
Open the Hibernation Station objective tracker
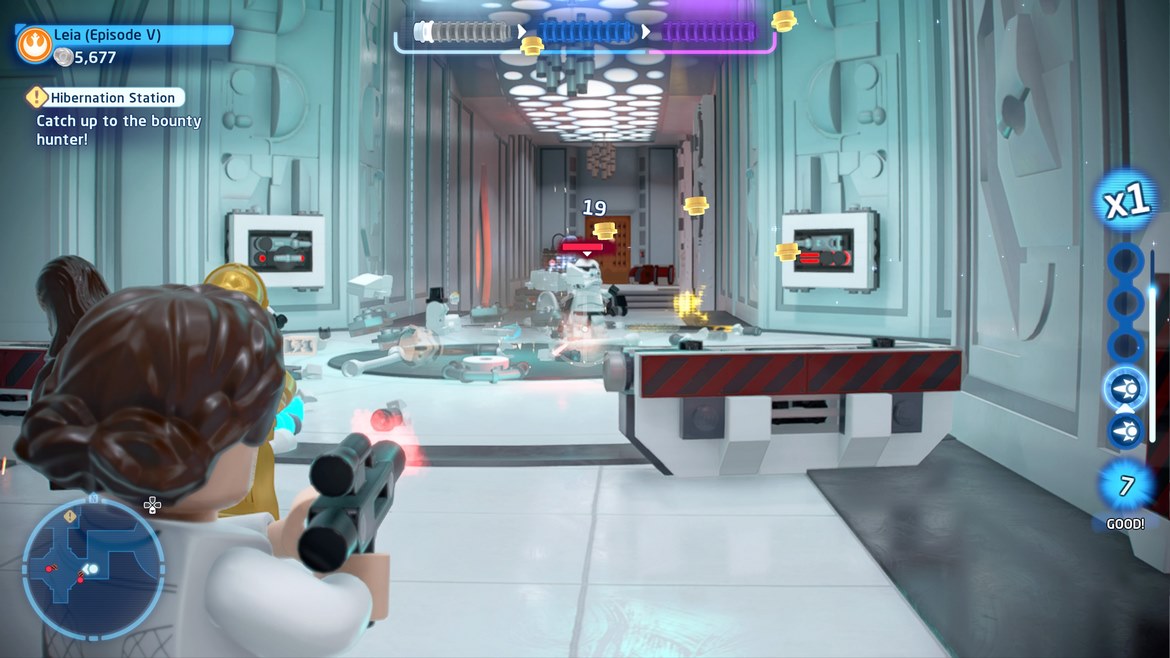click(105, 98)
